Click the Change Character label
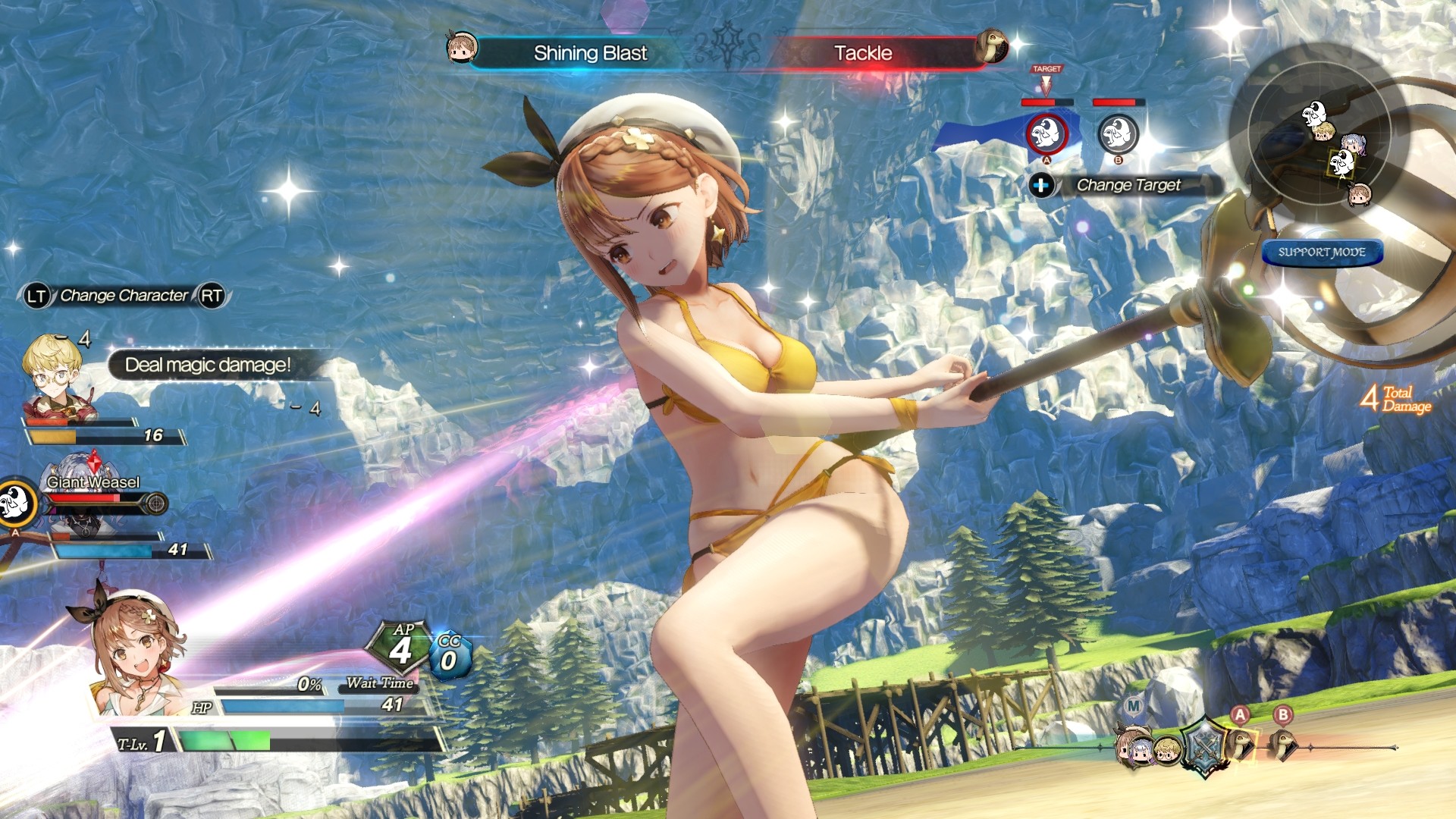The width and height of the screenshot is (1456, 819). [x=124, y=296]
